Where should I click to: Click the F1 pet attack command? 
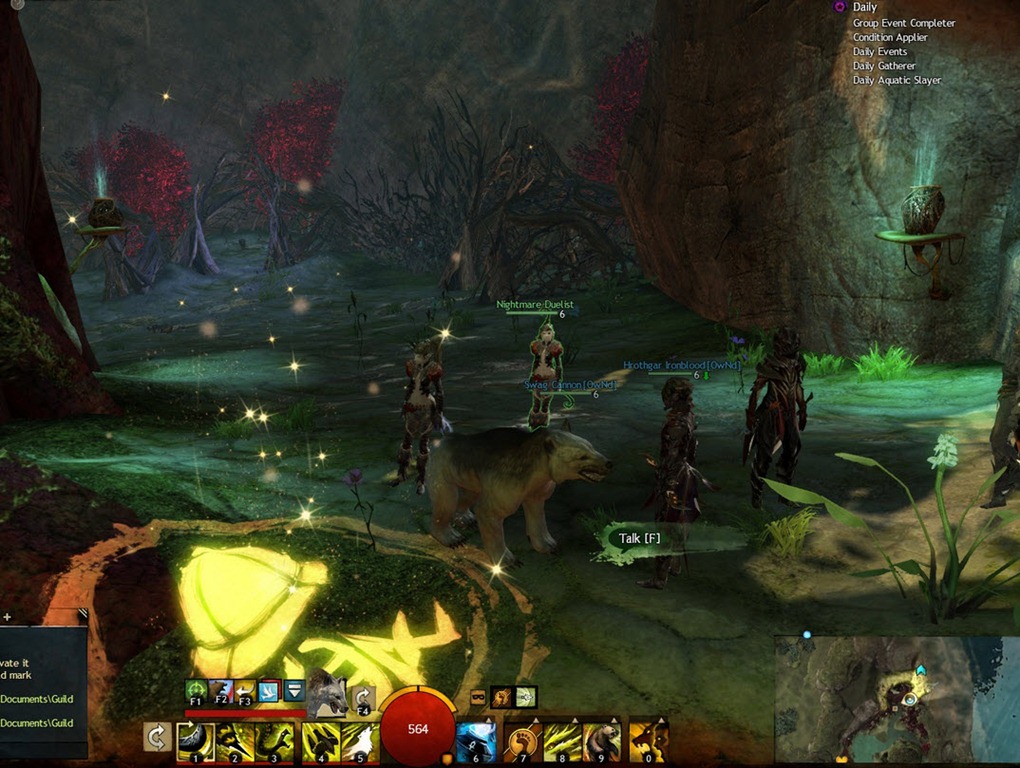196,691
